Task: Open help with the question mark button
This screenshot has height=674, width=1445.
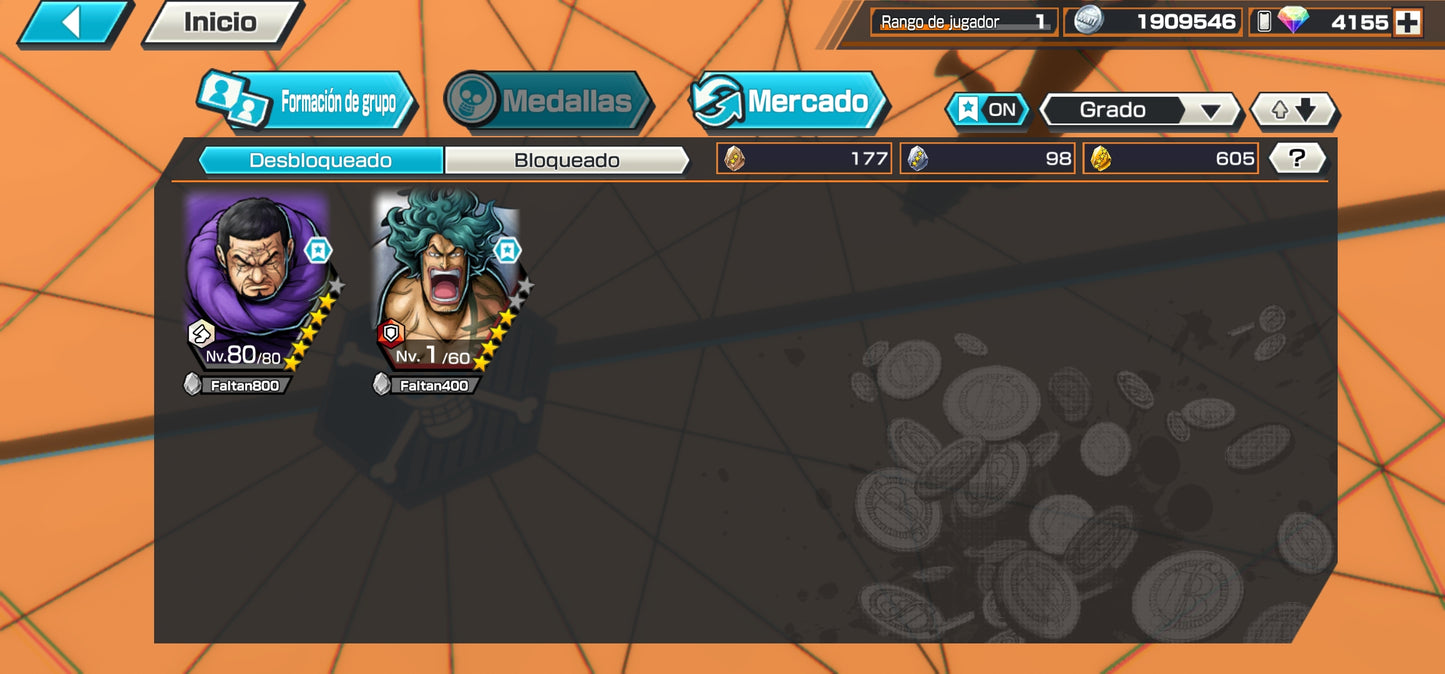Action: (x=1297, y=158)
